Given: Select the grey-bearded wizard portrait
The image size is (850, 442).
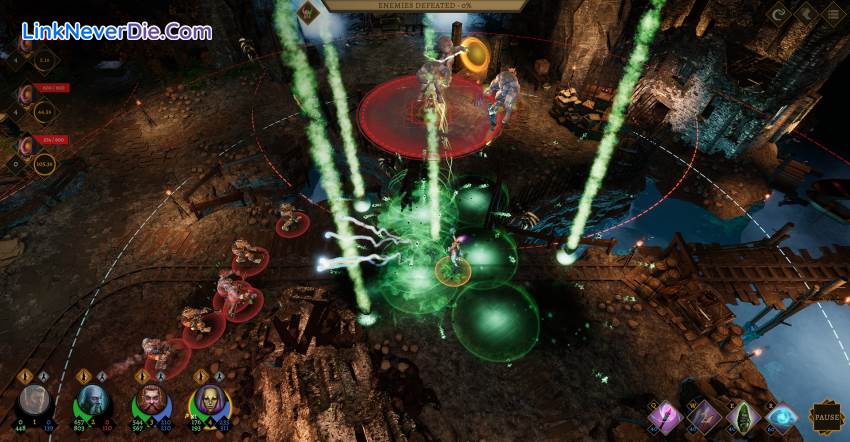Looking at the screenshot, I should pos(92,404).
